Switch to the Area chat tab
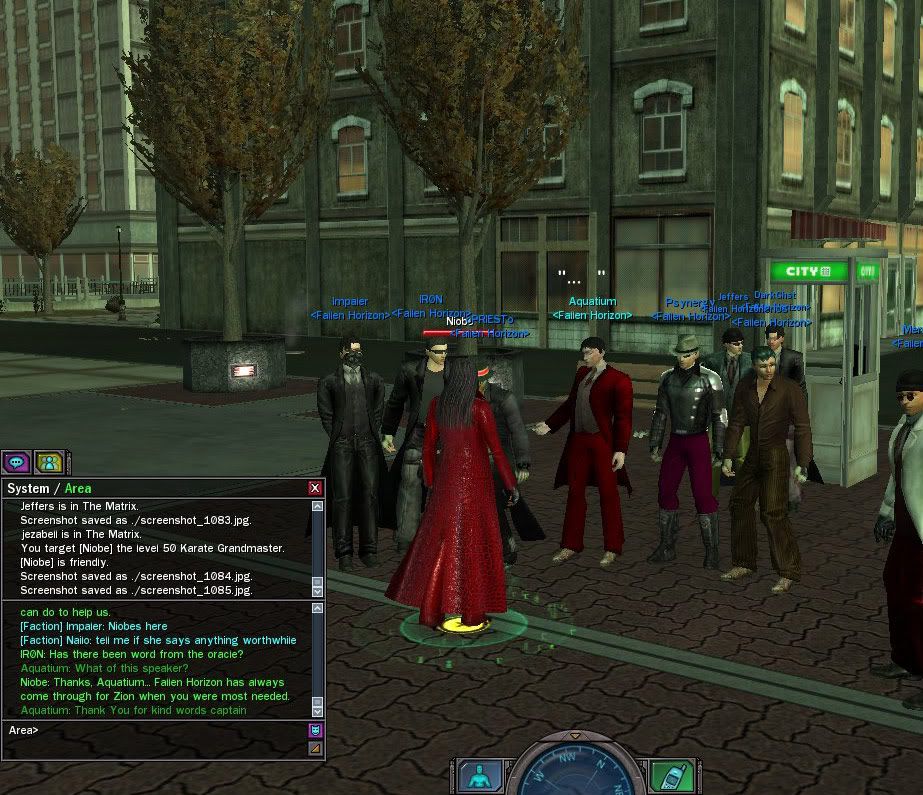This screenshot has height=795, width=923. pyautogui.click(x=78, y=488)
